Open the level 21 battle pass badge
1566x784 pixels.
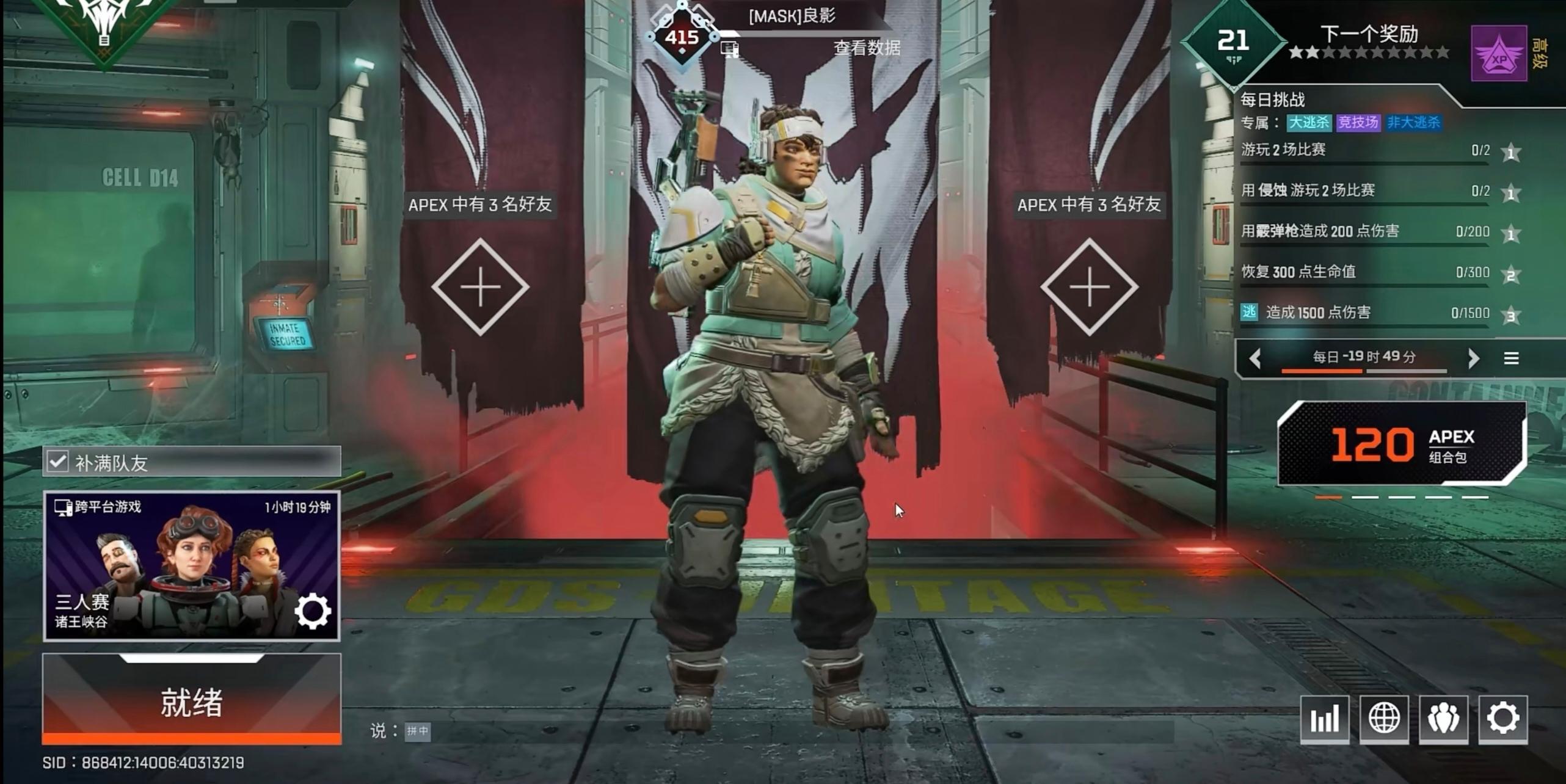coord(1233,42)
